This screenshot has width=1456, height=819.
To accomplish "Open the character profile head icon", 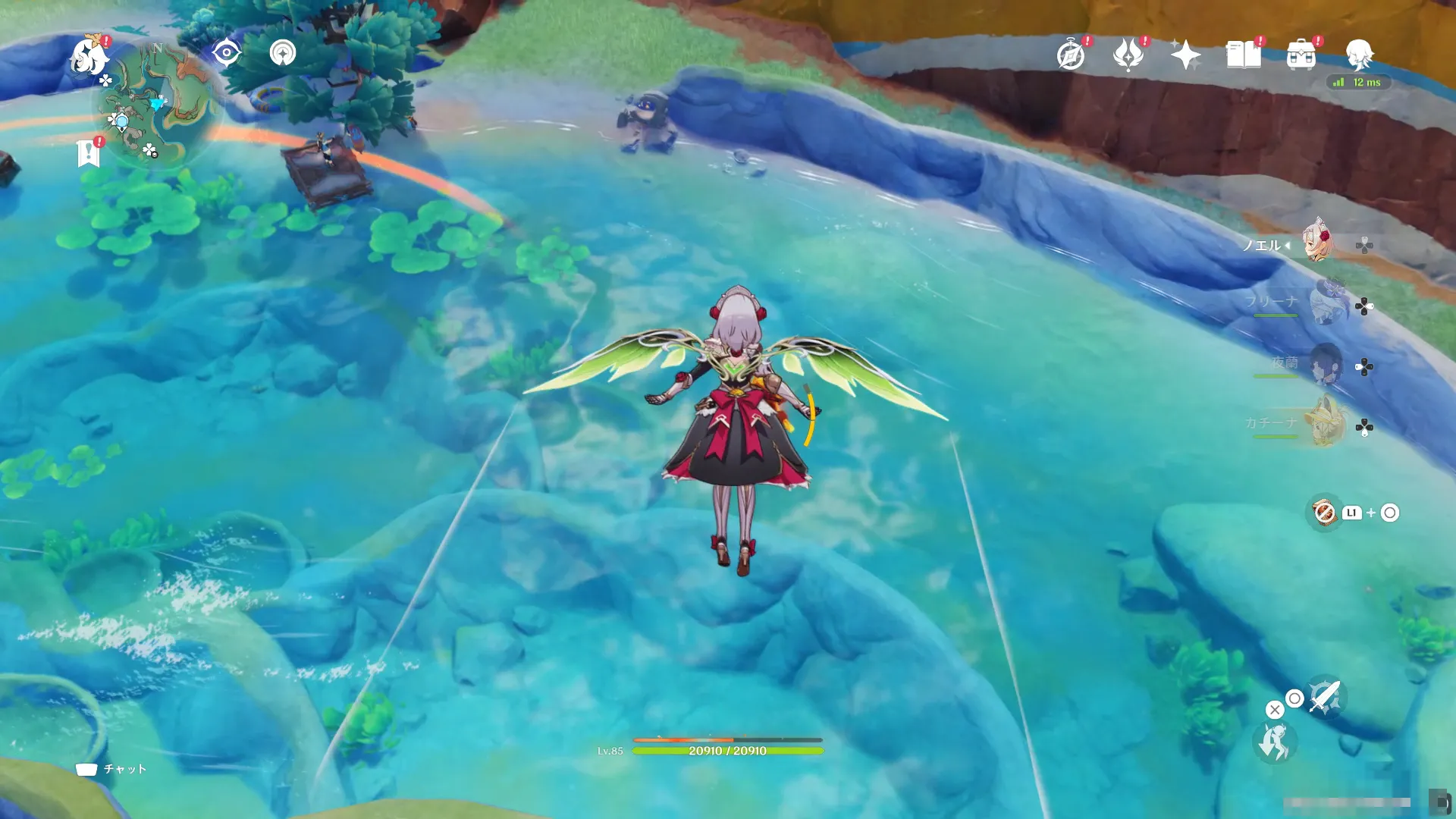I will tap(1359, 55).
